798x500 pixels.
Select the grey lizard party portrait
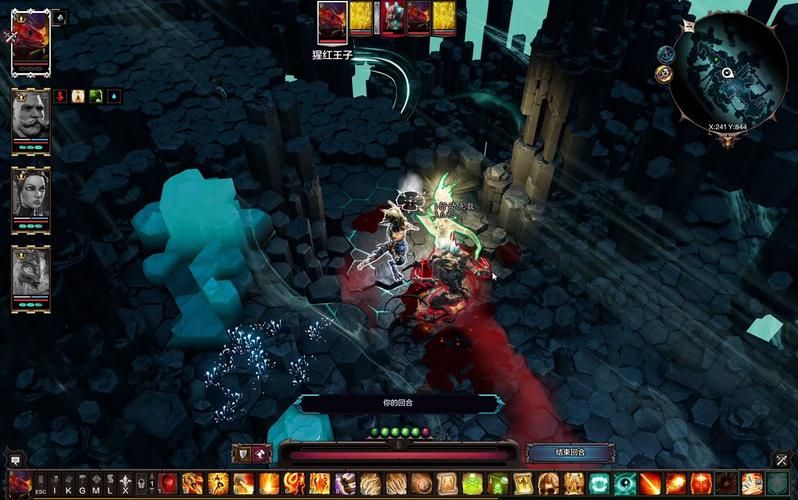pyautogui.click(x=30, y=276)
